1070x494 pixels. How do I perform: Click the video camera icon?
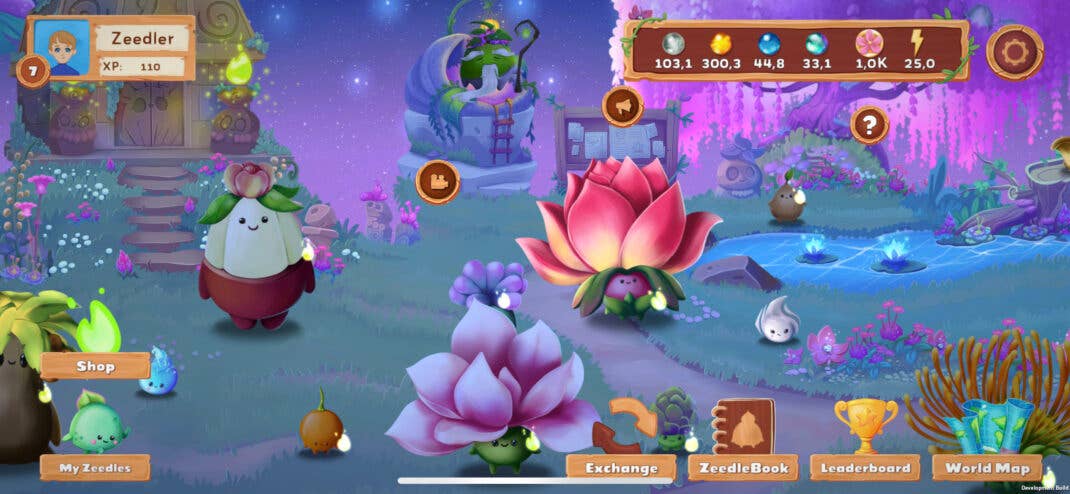[x=437, y=182]
